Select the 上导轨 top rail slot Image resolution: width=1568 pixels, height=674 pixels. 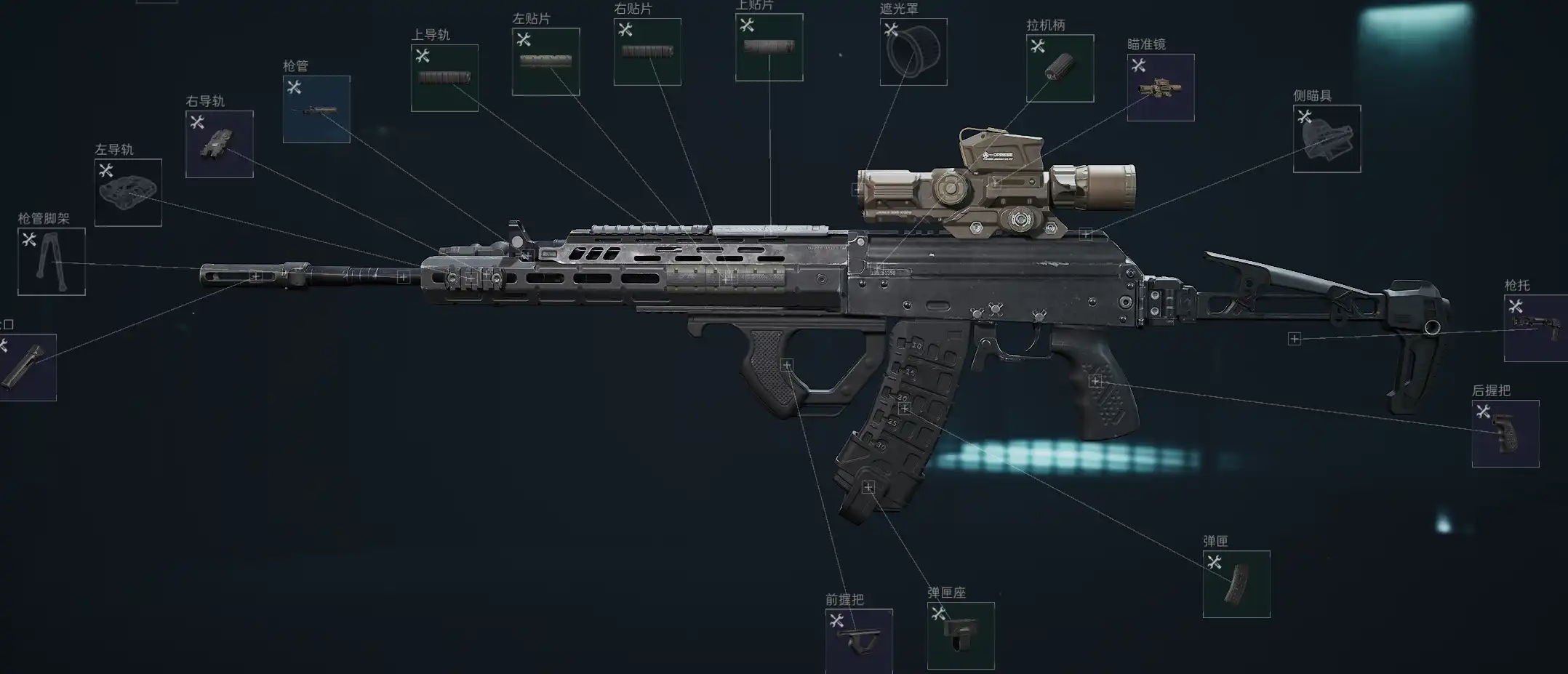444,78
